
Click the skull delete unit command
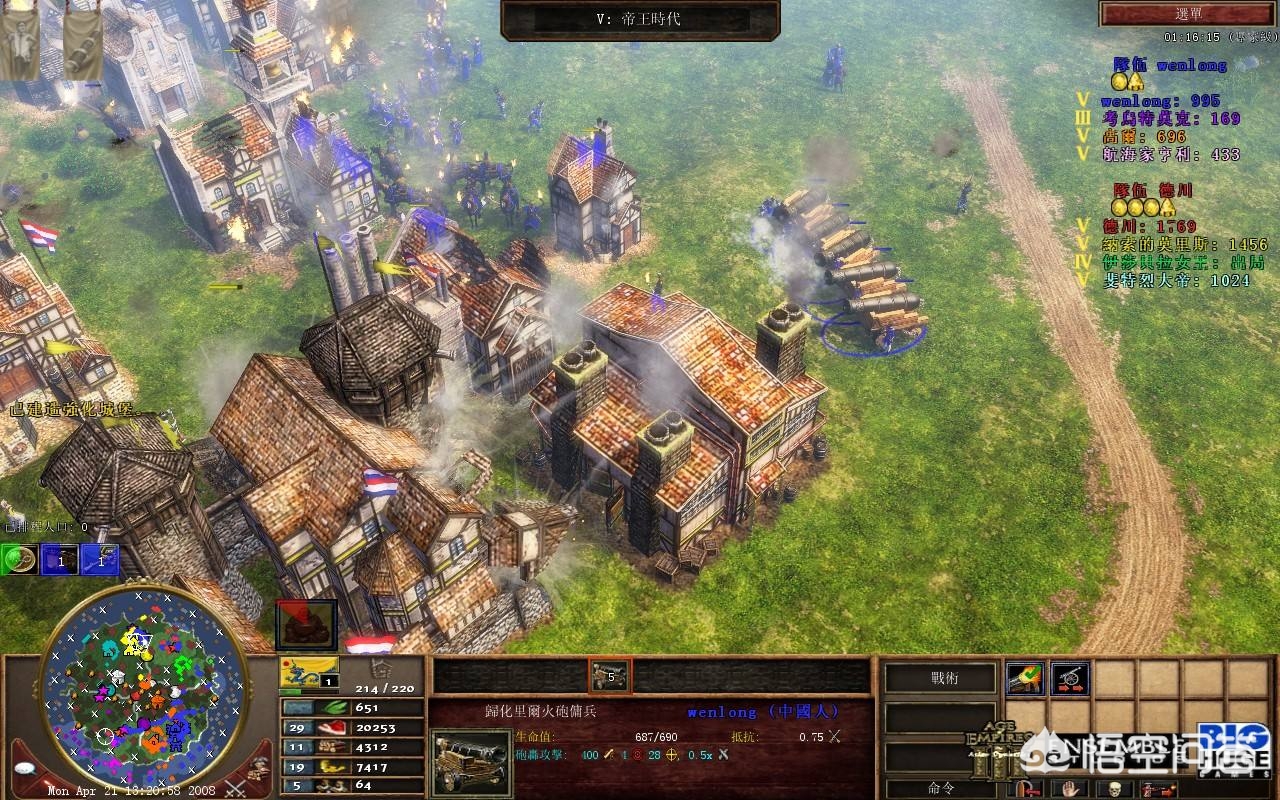1112,788
